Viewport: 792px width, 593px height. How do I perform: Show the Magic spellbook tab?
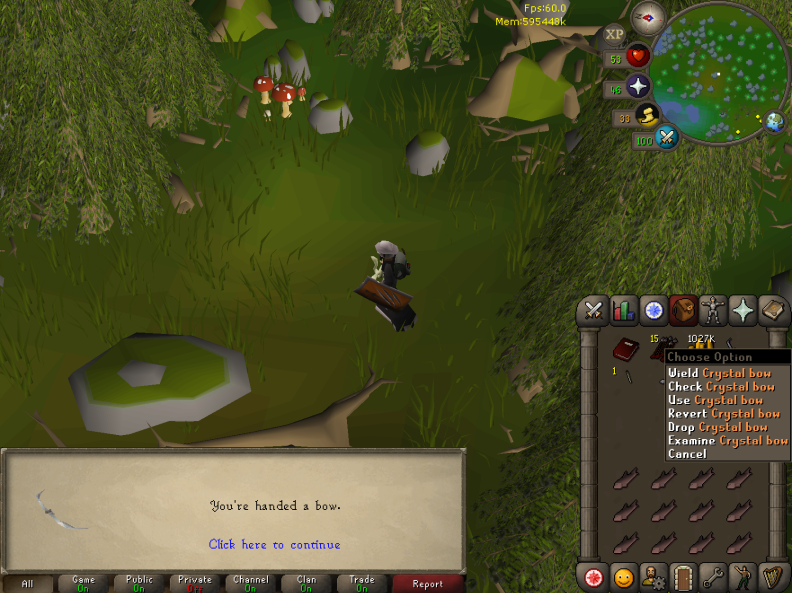coord(743,310)
